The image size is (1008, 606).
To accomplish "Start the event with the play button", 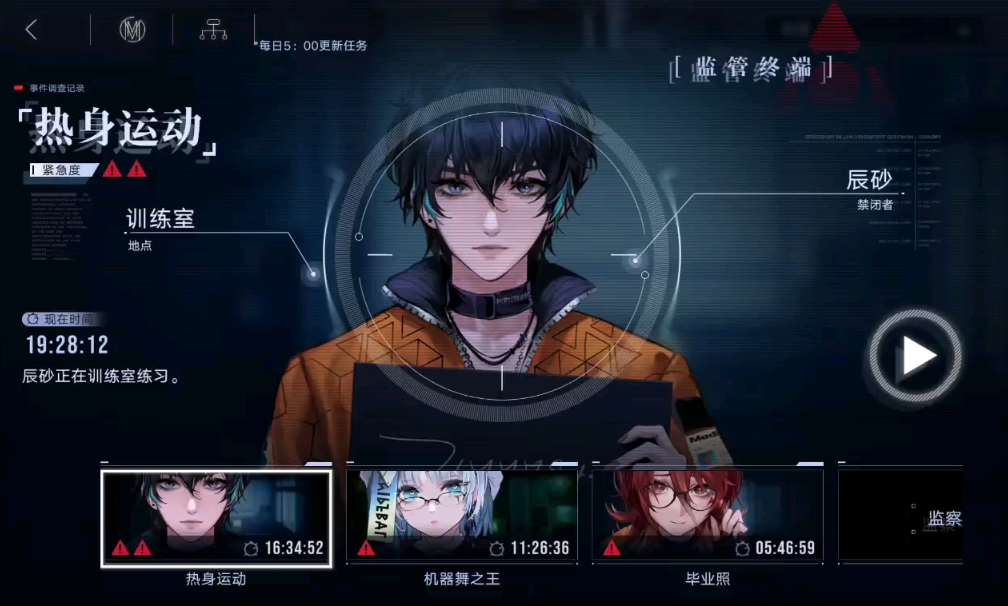I will tap(915, 356).
